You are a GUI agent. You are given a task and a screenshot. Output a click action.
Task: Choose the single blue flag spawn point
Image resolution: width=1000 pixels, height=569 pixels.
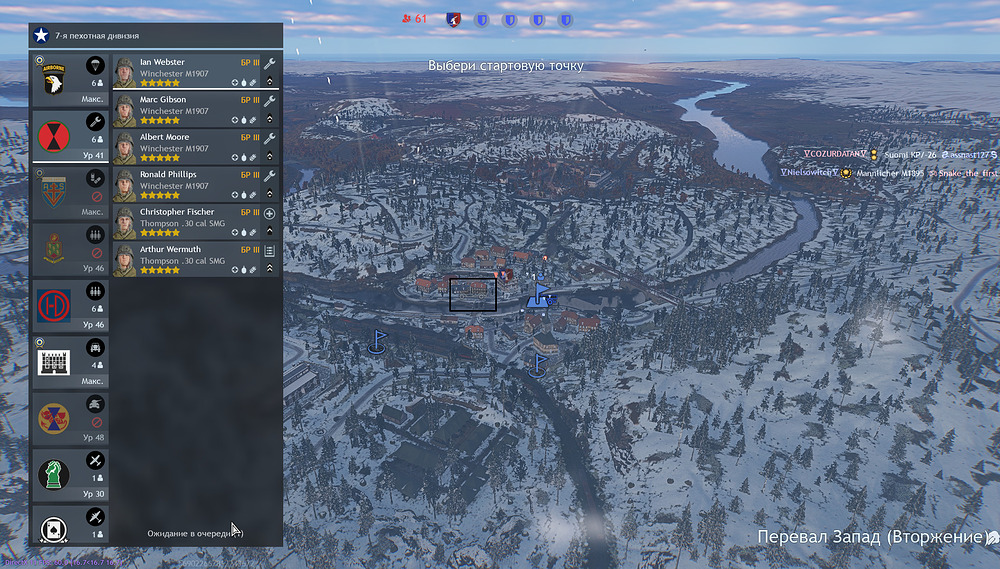(377, 341)
